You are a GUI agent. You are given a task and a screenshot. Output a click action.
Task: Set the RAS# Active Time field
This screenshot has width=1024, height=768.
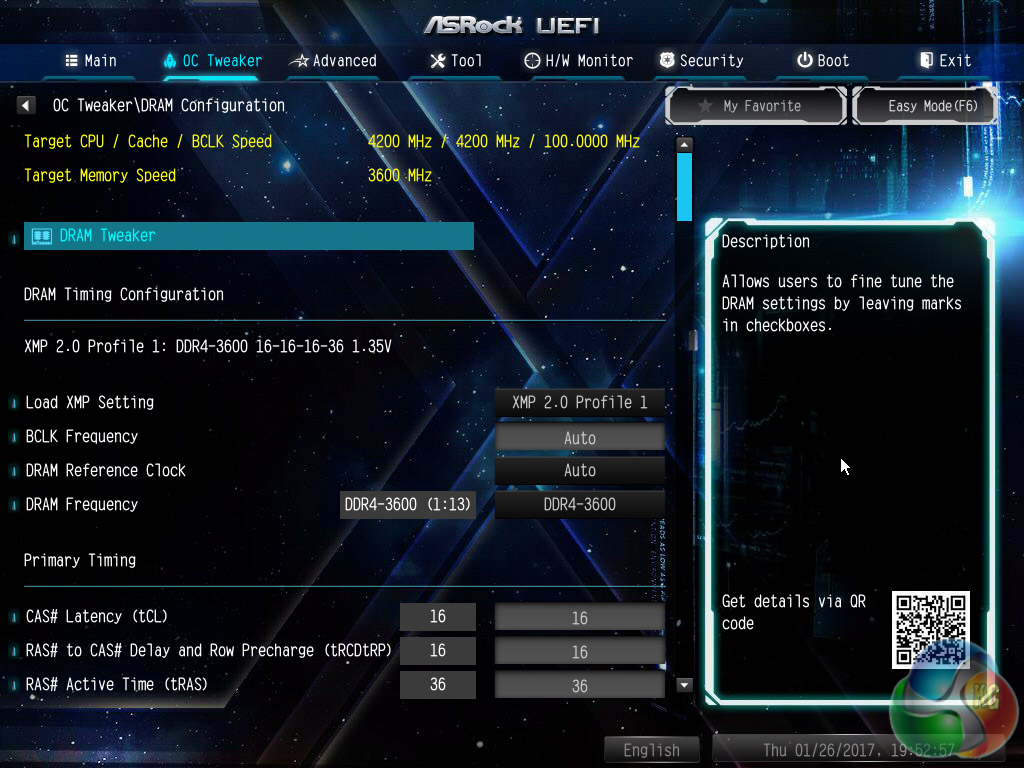(580, 686)
